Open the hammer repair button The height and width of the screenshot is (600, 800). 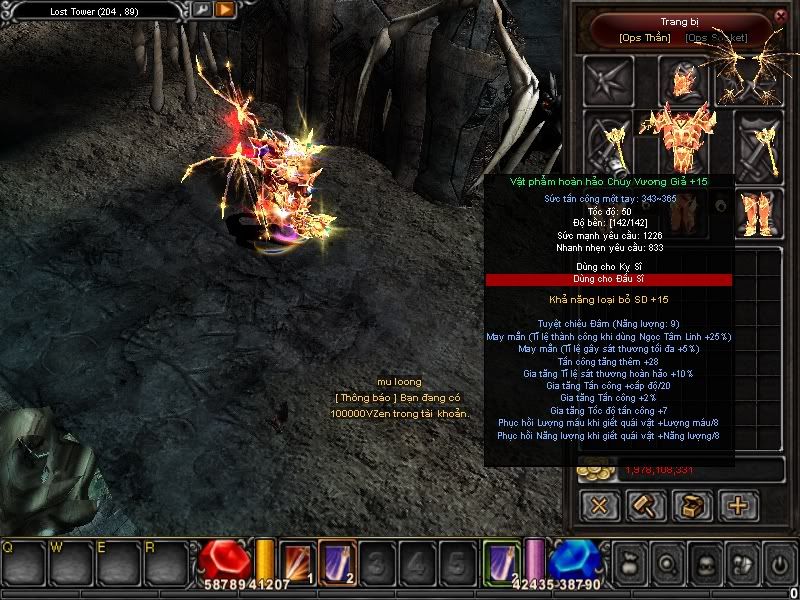click(x=645, y=505)
